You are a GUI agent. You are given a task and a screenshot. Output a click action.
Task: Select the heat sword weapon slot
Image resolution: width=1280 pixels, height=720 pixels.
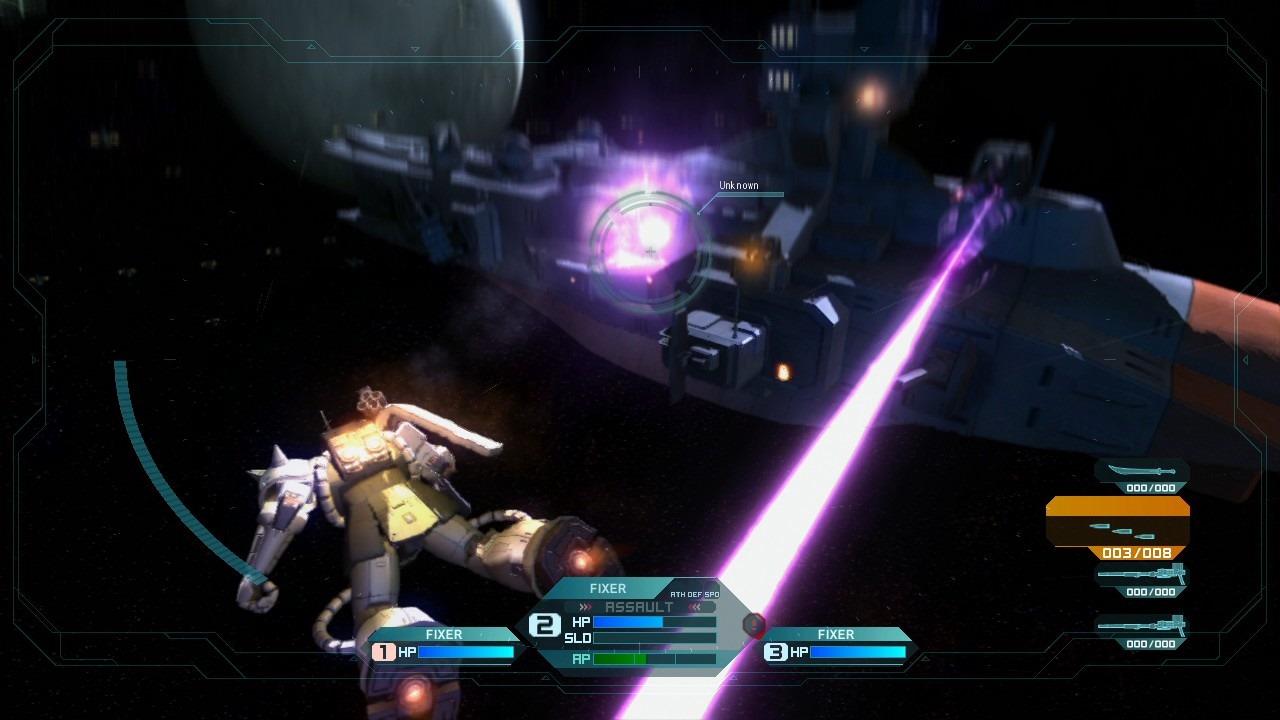[1141, 472]
